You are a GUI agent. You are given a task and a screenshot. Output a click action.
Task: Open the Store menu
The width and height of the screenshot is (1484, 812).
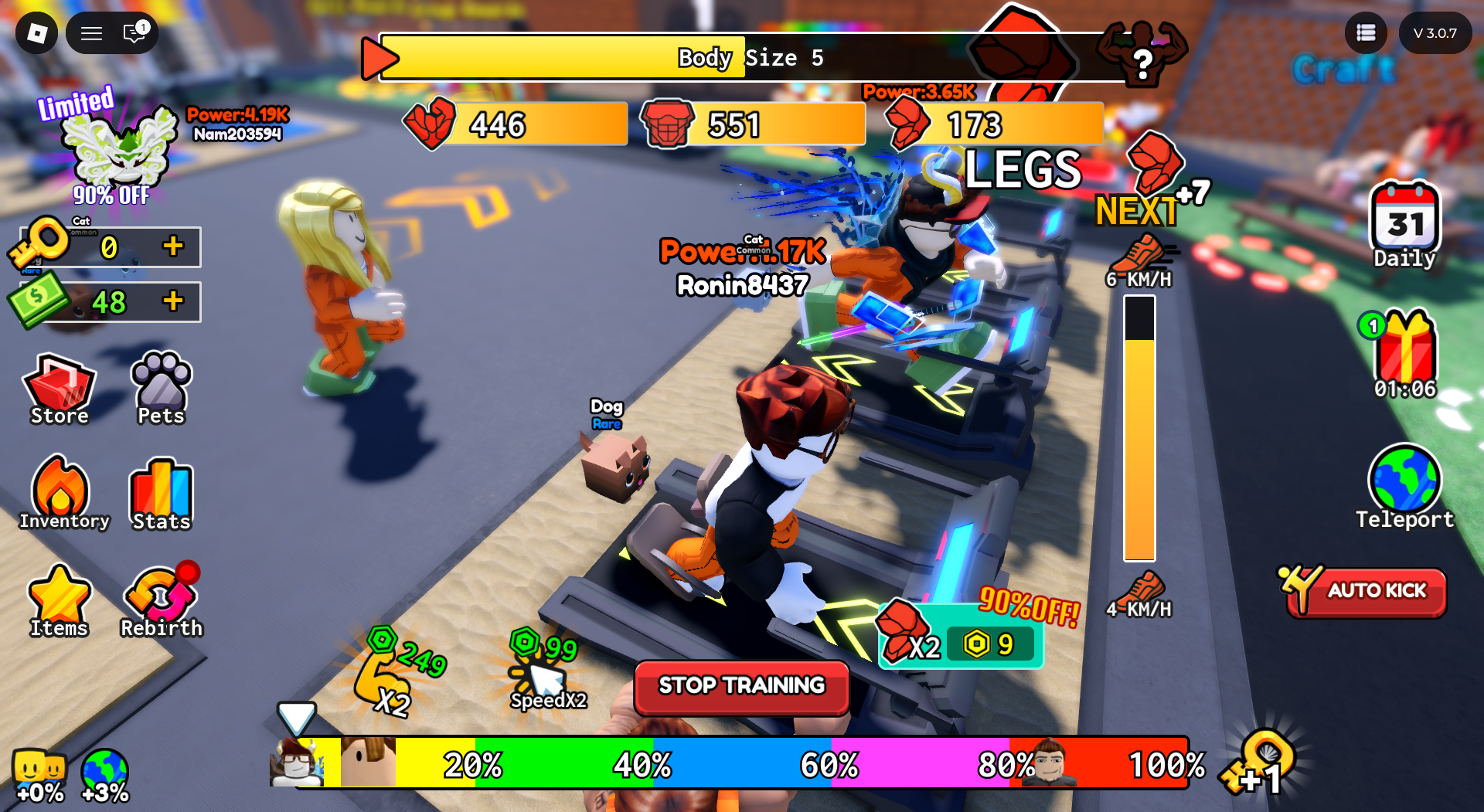pyautogui.click(x=60, y=389)
